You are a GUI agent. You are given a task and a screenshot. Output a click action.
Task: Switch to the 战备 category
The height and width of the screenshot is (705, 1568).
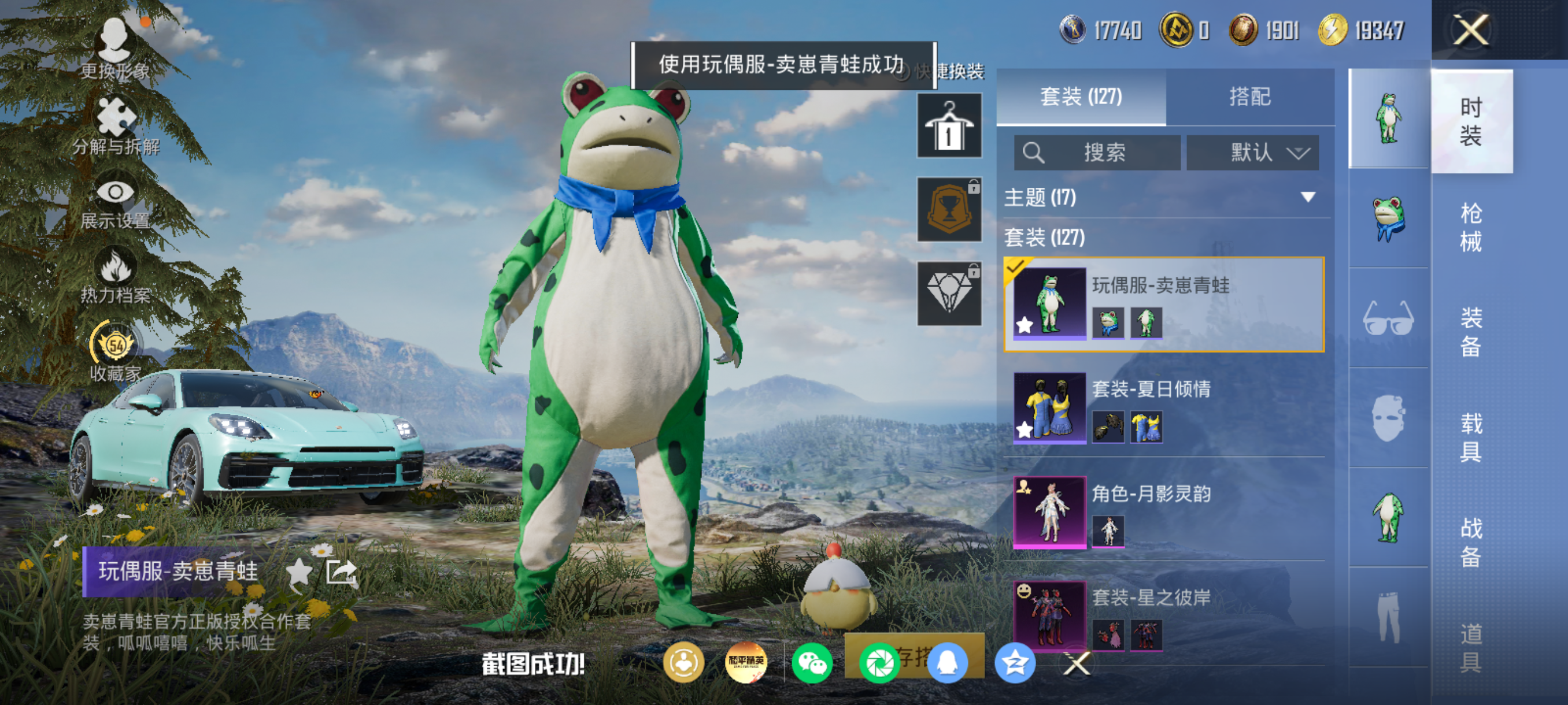point(1470,541)
